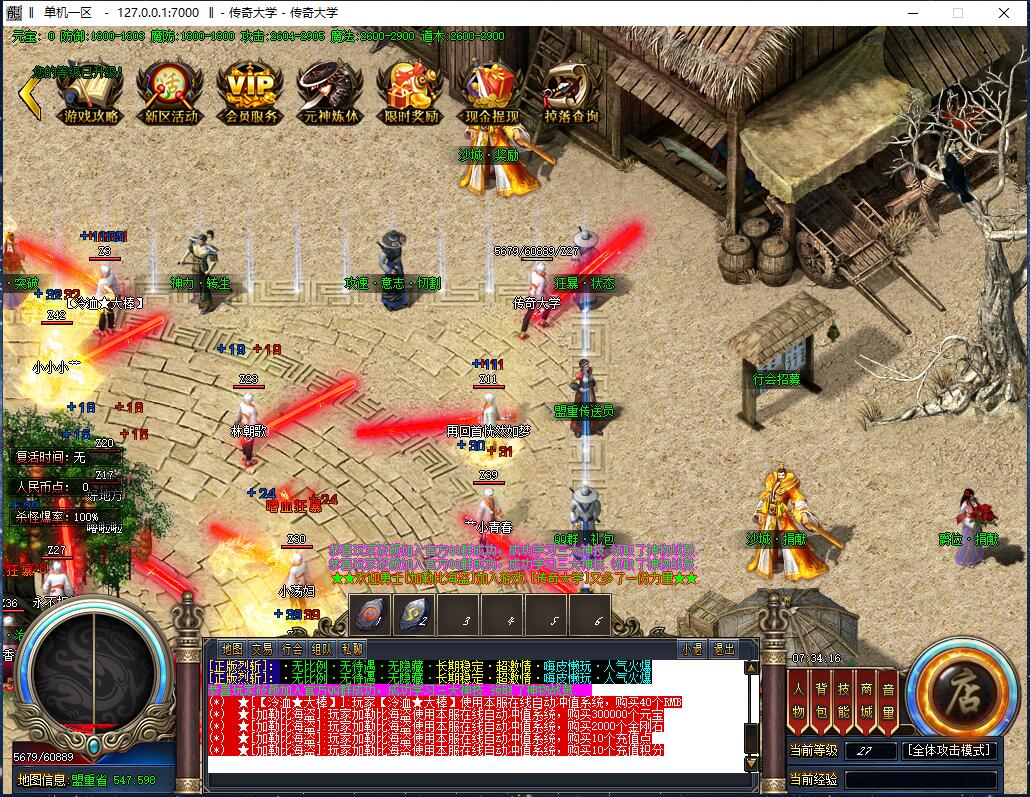Open the 地图 map button
This screenshot has width=1030, height=797.
coord(232,649)
